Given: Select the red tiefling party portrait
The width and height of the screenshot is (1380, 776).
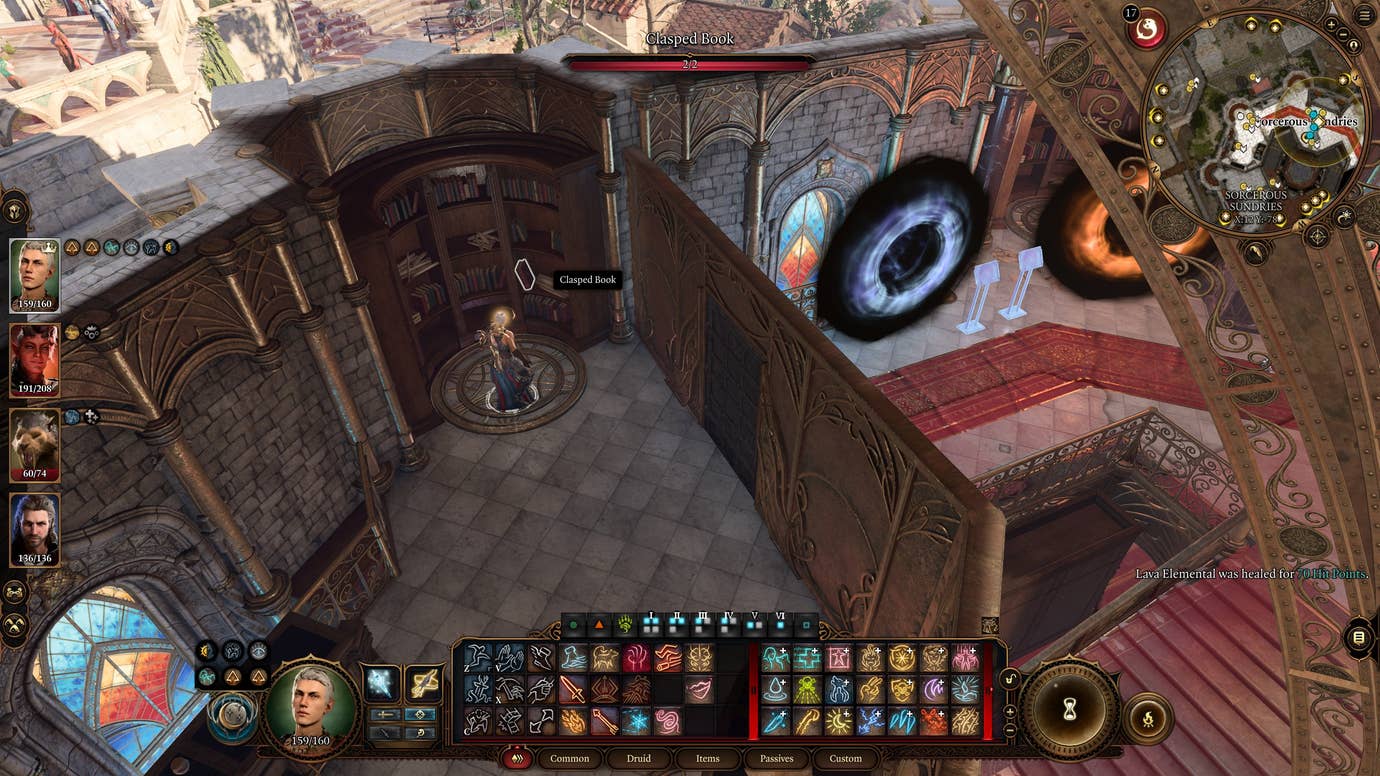Looking at the screenshot, I should [x=34, y=360].
